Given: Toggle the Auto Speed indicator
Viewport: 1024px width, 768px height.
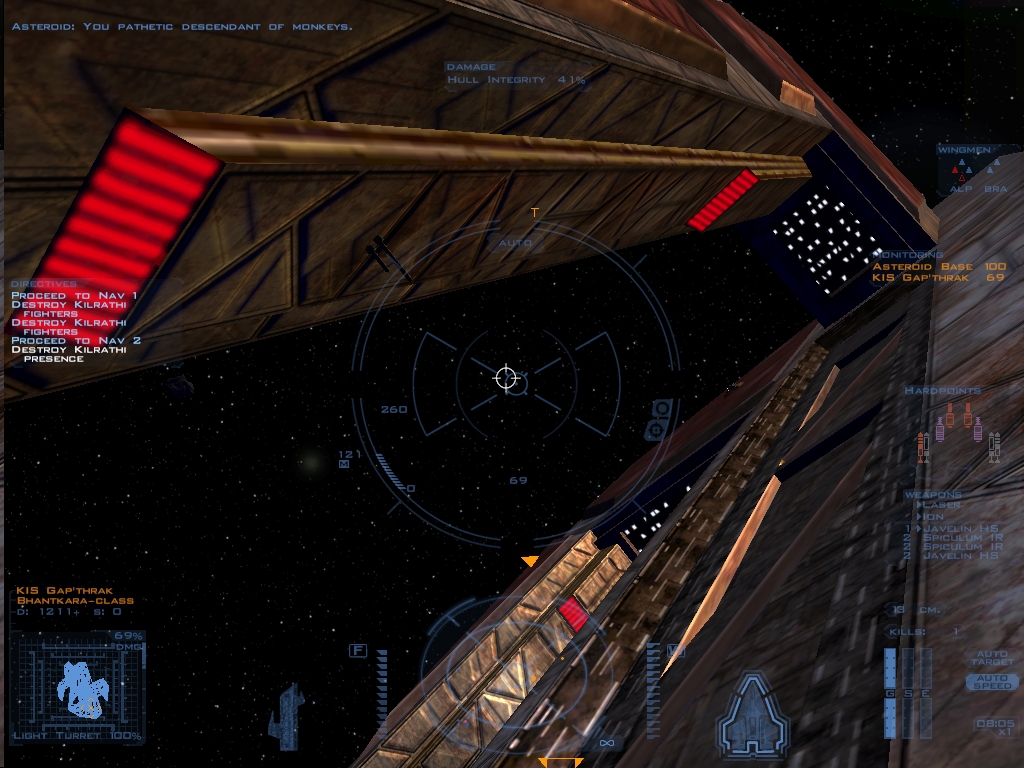Looking at the screenshot, I should click(991, 682).
